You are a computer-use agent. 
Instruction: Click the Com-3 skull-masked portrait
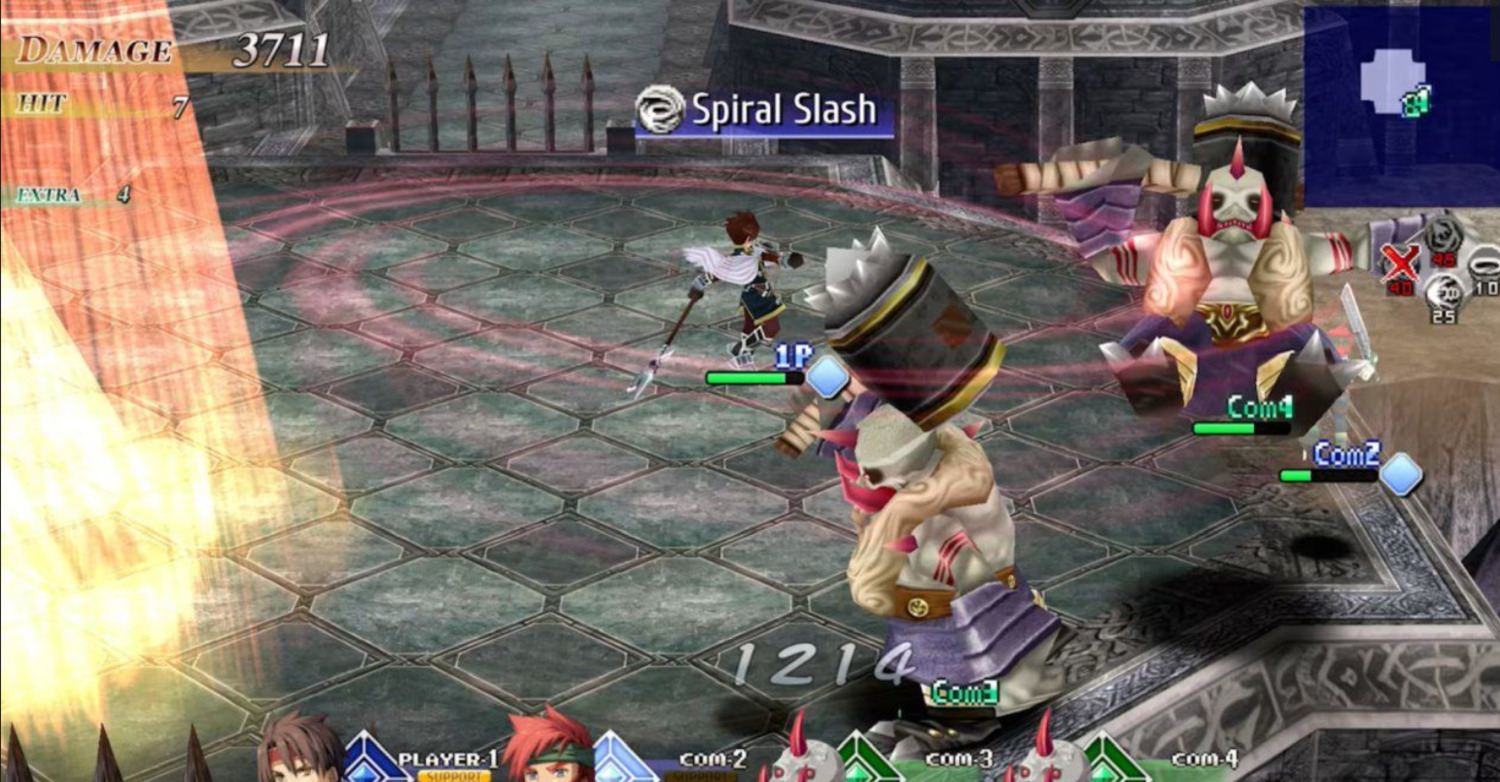798,755
